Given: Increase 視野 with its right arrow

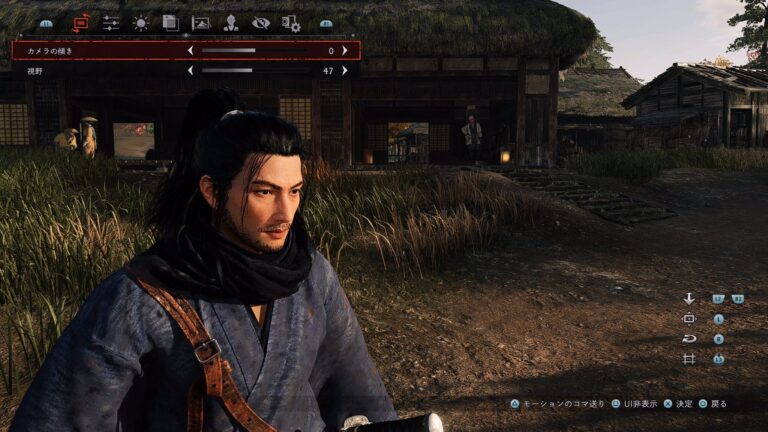Looking at the screenshot, I should click(345, 71).
